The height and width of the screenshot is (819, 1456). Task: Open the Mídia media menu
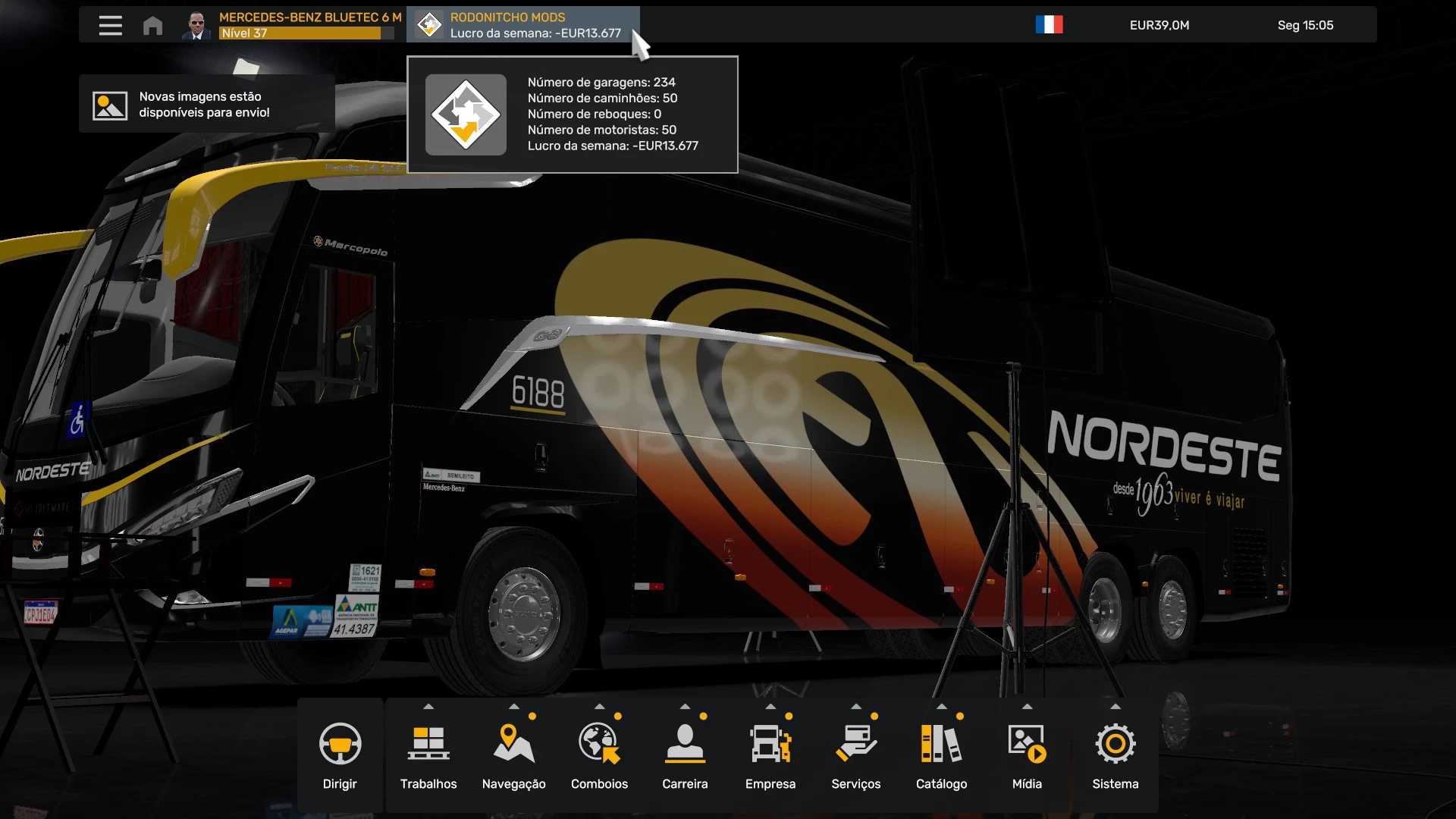(x=1027, y=755)
